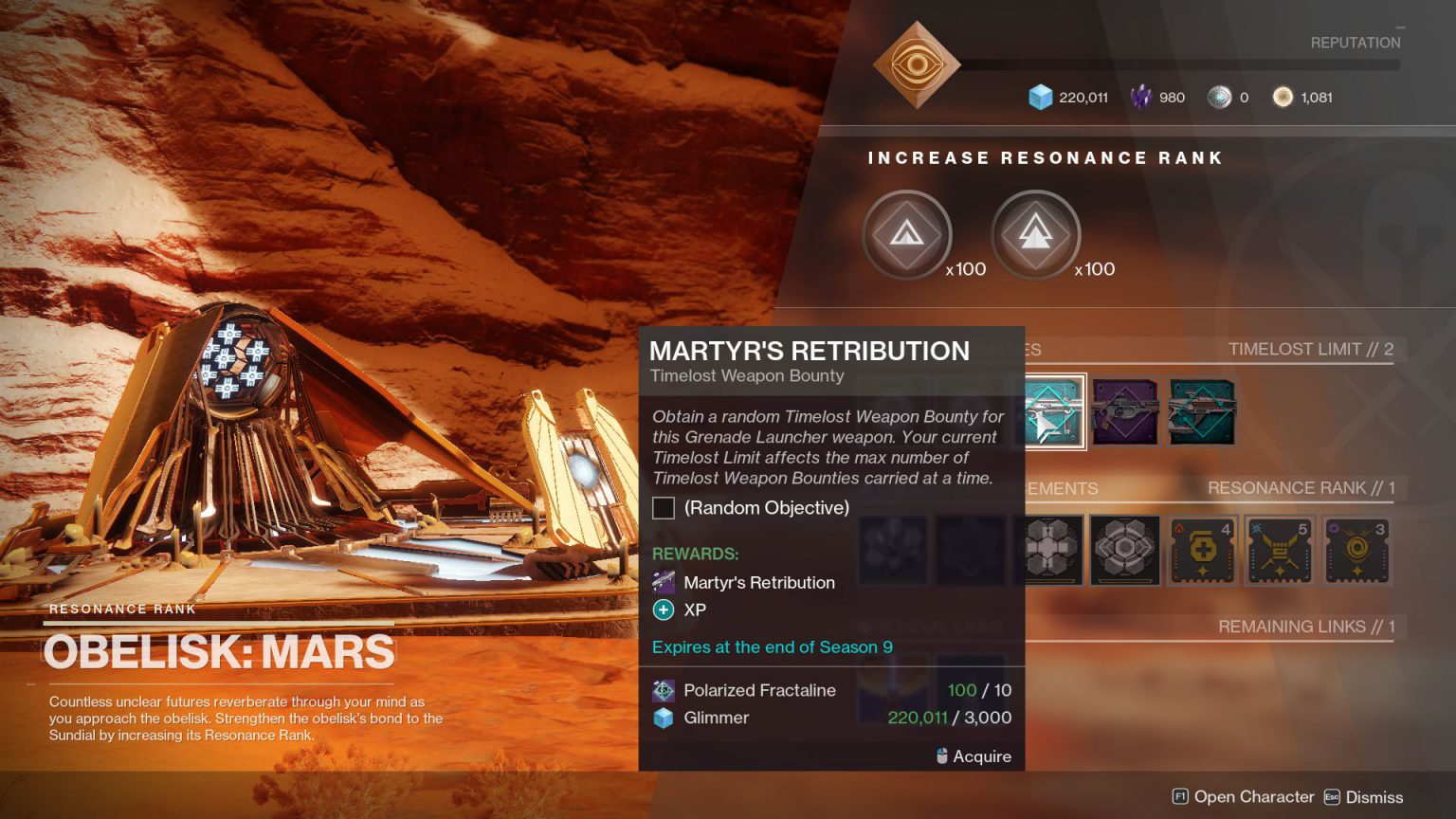Select the gold coin icon showing 1,081
Viewport: 1456px width, 819px height.
coord(1284,97)
